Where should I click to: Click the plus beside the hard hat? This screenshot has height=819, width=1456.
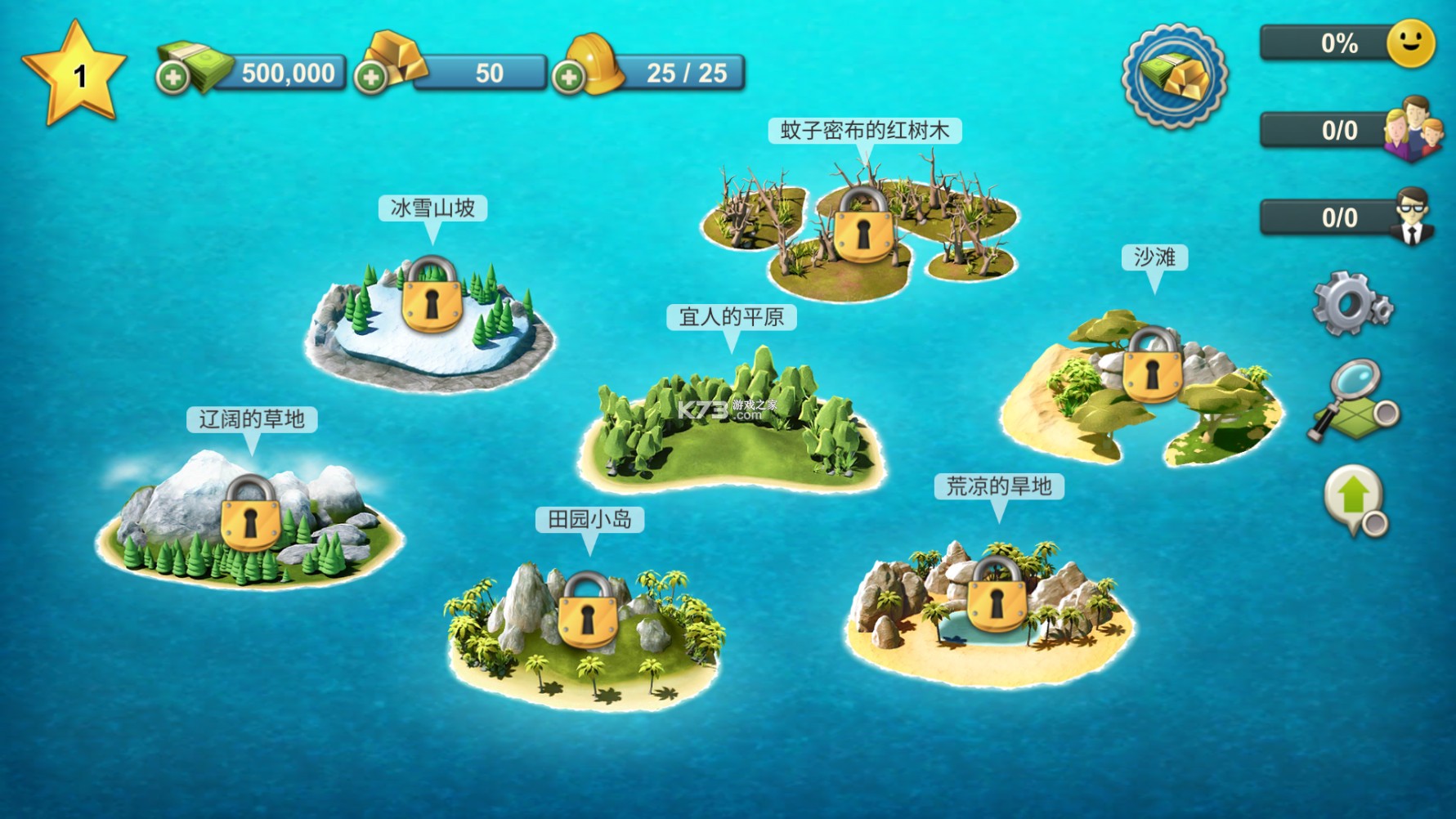point(568,78)
